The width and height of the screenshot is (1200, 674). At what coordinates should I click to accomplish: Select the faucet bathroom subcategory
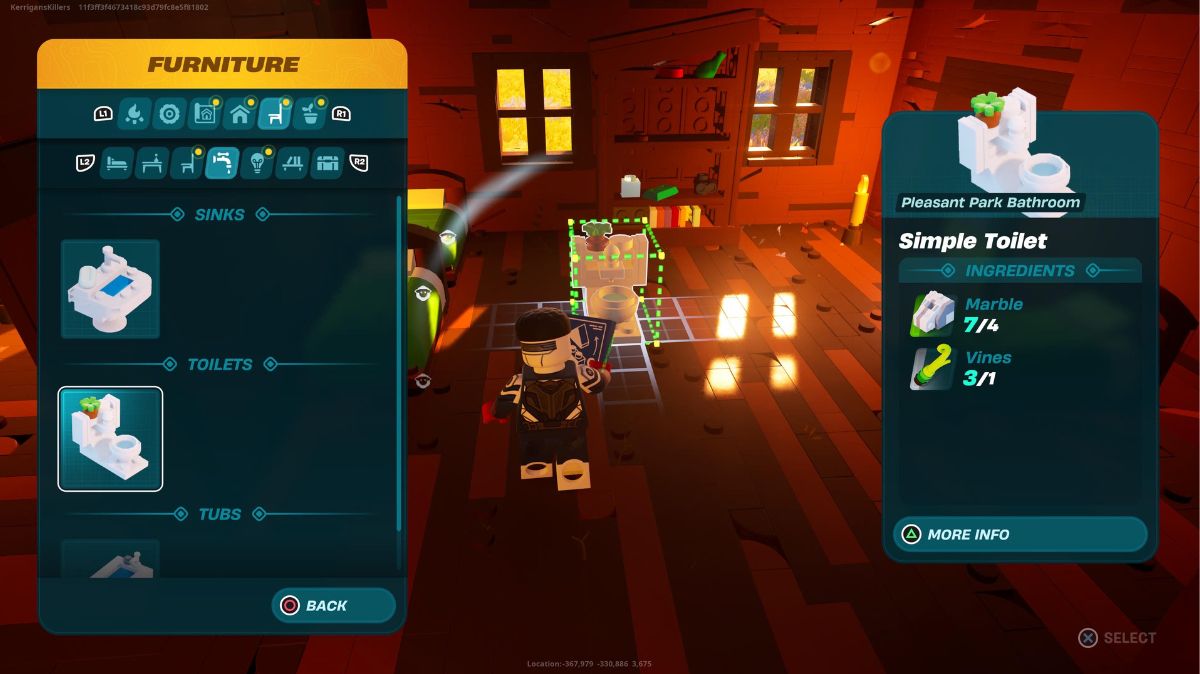(x=222, y=162)
